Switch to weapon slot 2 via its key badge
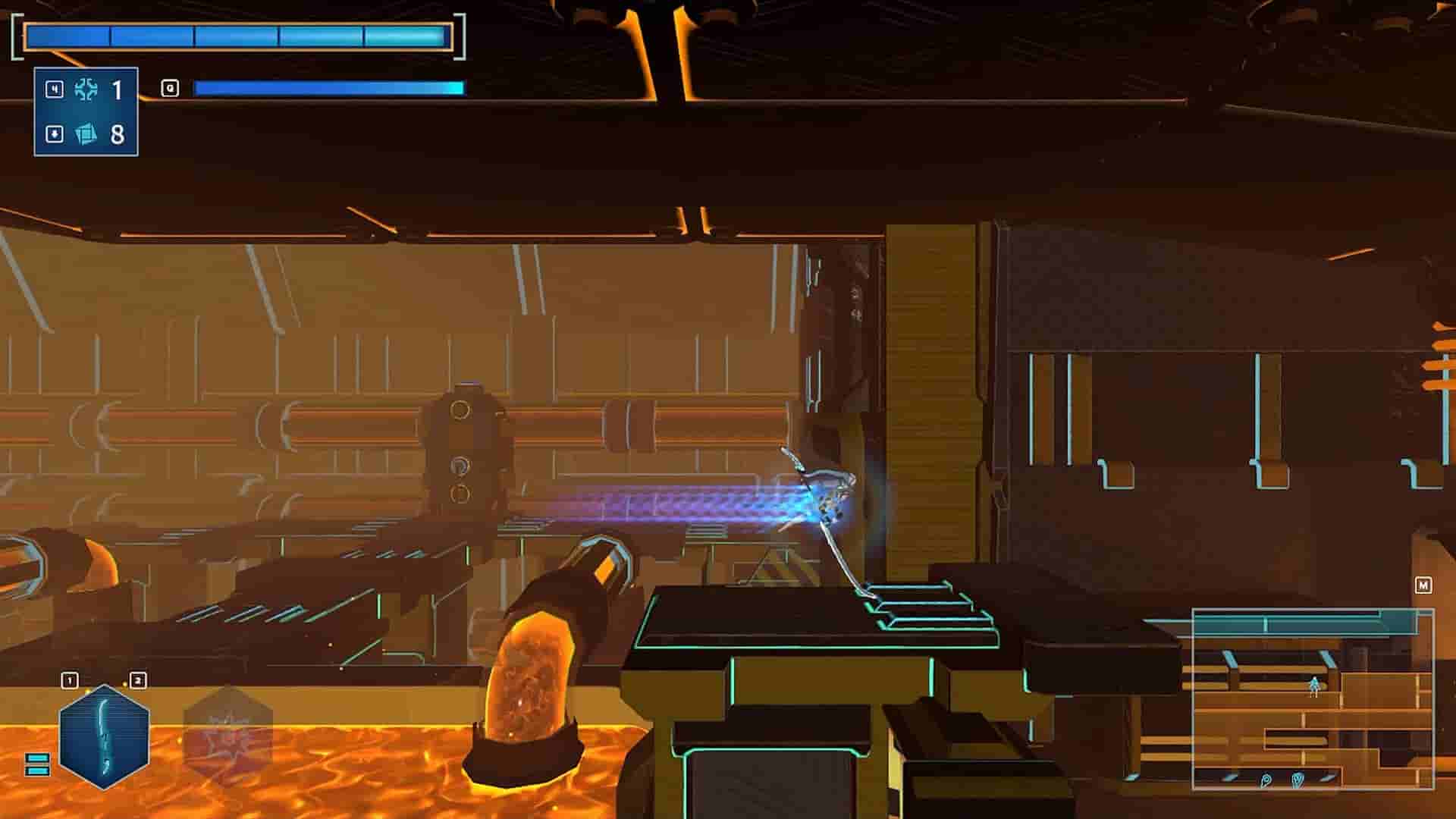This screenshot has height=819, width=1456. click(x=138, y=679)
